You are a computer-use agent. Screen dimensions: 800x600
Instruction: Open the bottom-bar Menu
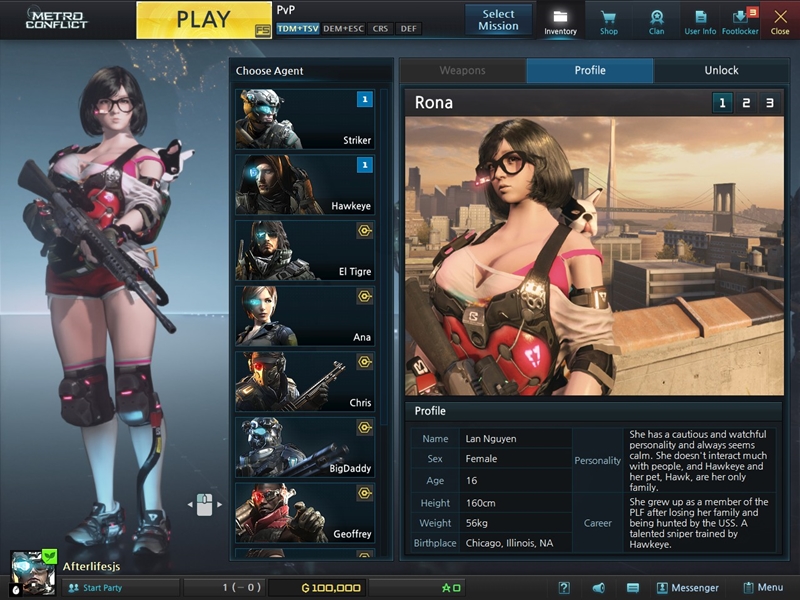(763, 588)
